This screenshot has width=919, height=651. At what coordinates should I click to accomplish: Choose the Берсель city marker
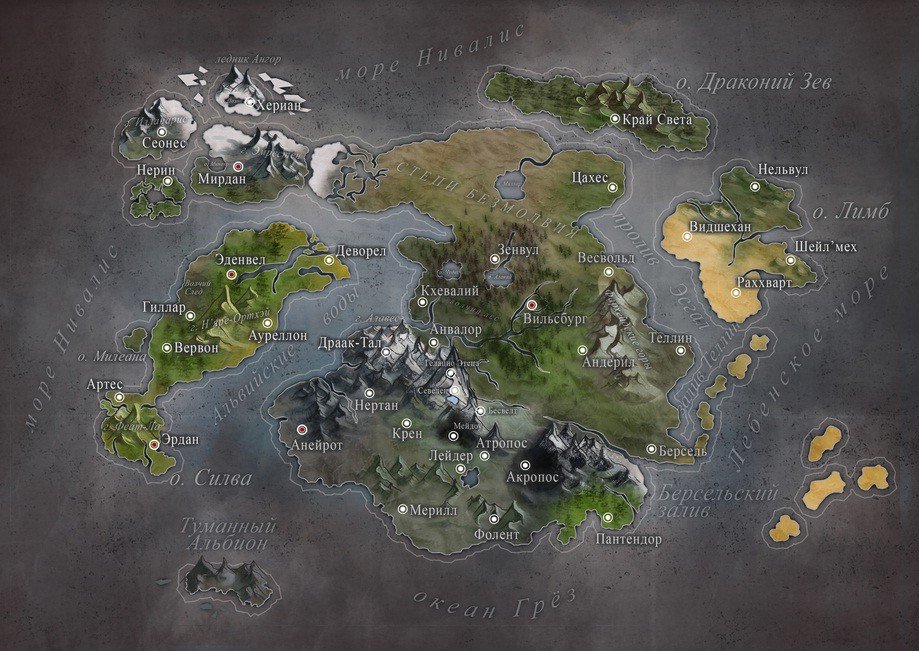651,450
